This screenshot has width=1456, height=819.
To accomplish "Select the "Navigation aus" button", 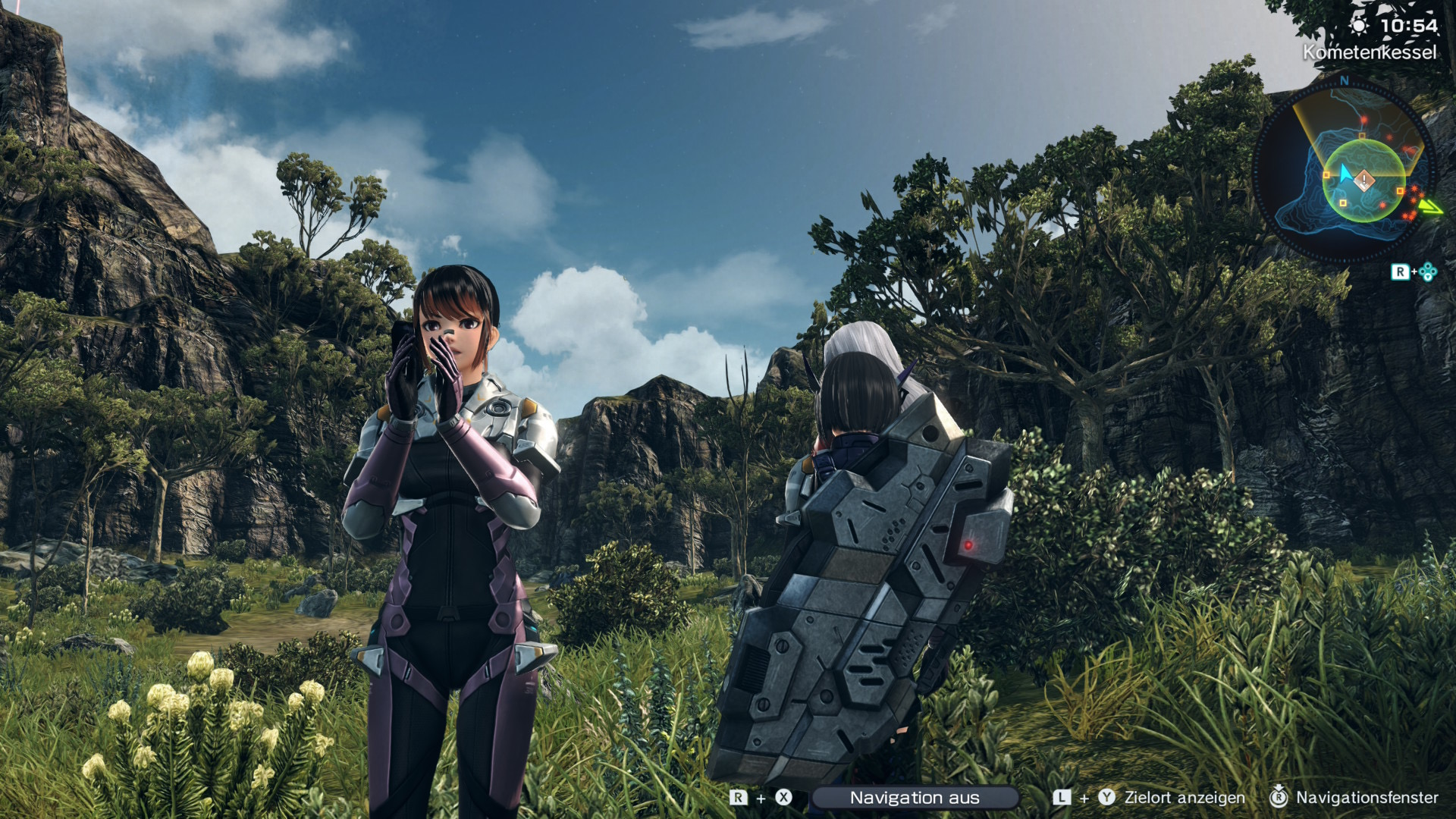I will [x=914, y=798].
